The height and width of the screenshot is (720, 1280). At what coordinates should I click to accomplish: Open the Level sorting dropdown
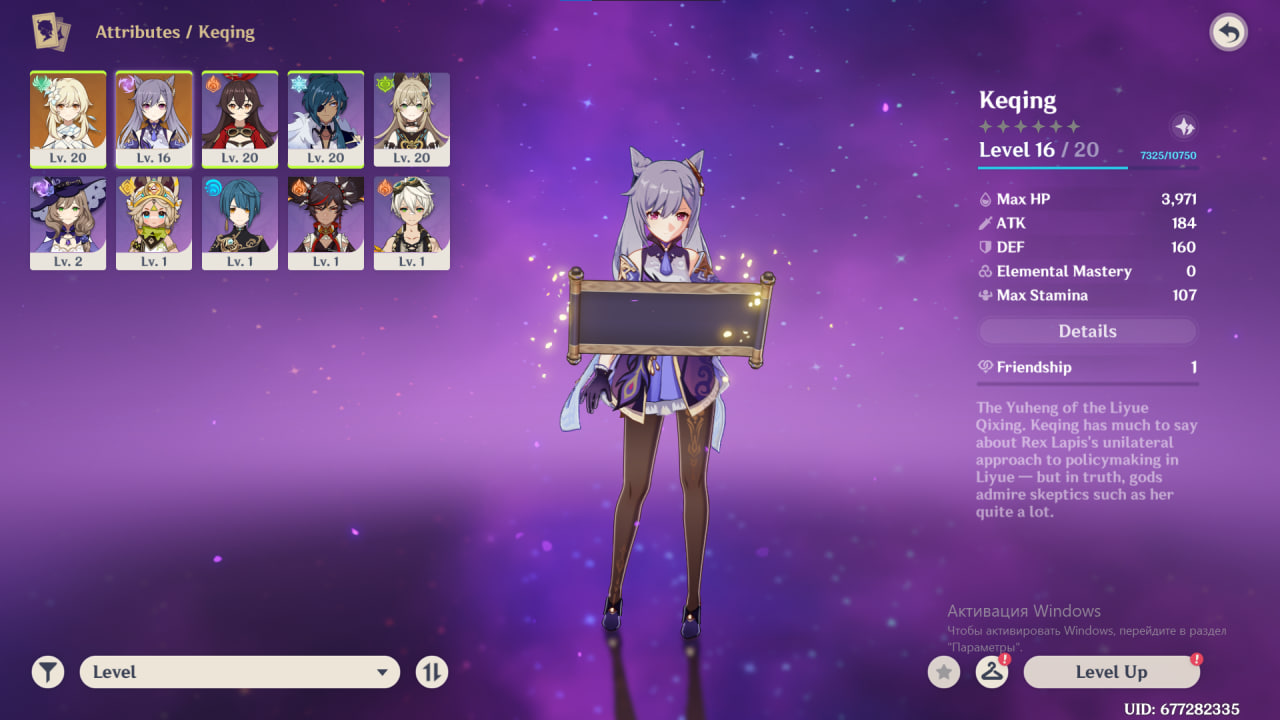point(240,672)
